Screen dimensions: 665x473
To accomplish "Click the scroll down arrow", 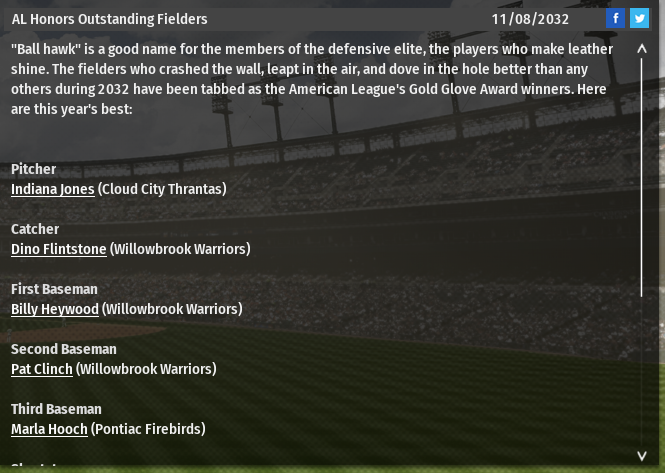I will [642, 456].
